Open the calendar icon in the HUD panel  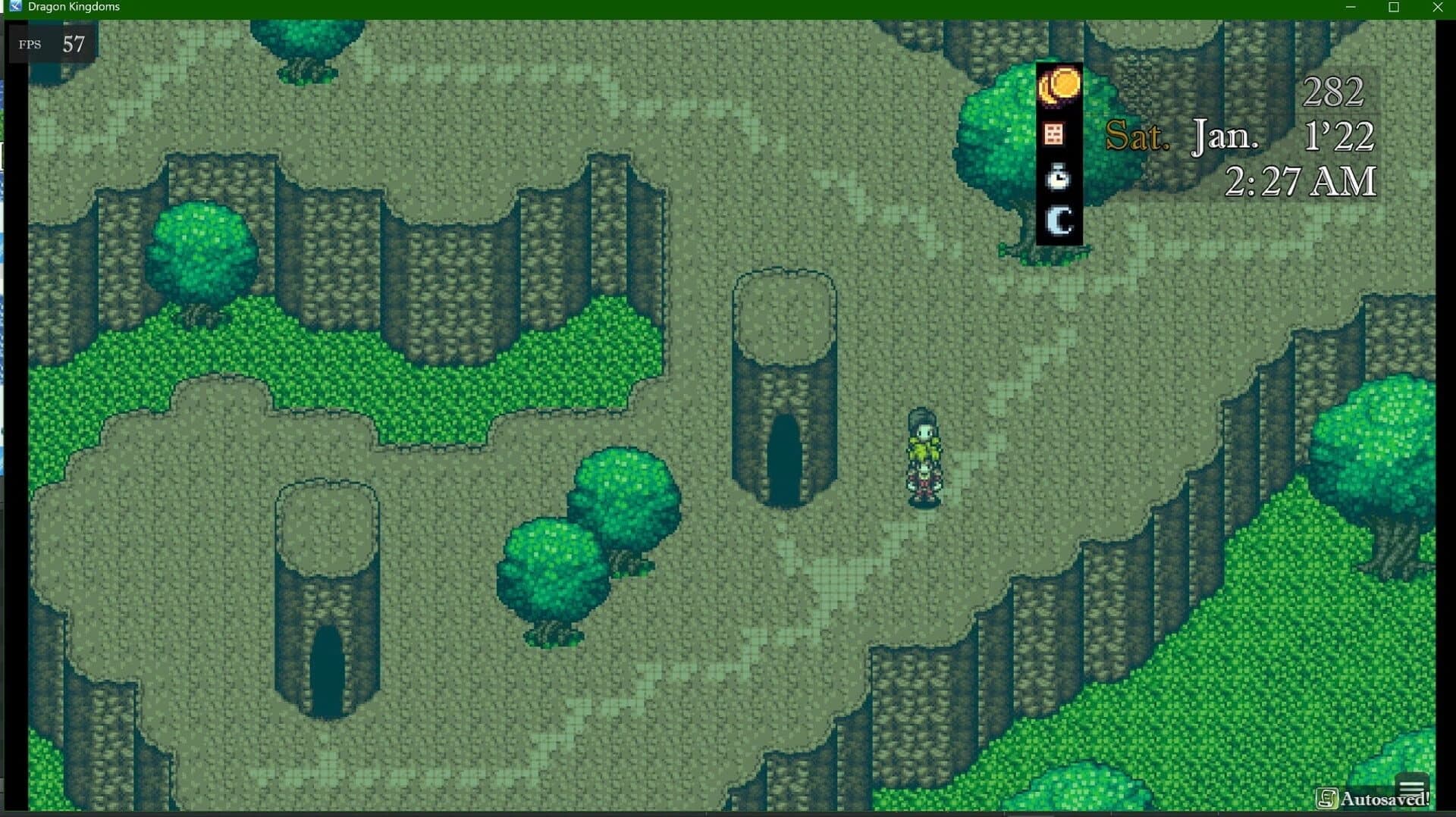(x=1054, y=134)
